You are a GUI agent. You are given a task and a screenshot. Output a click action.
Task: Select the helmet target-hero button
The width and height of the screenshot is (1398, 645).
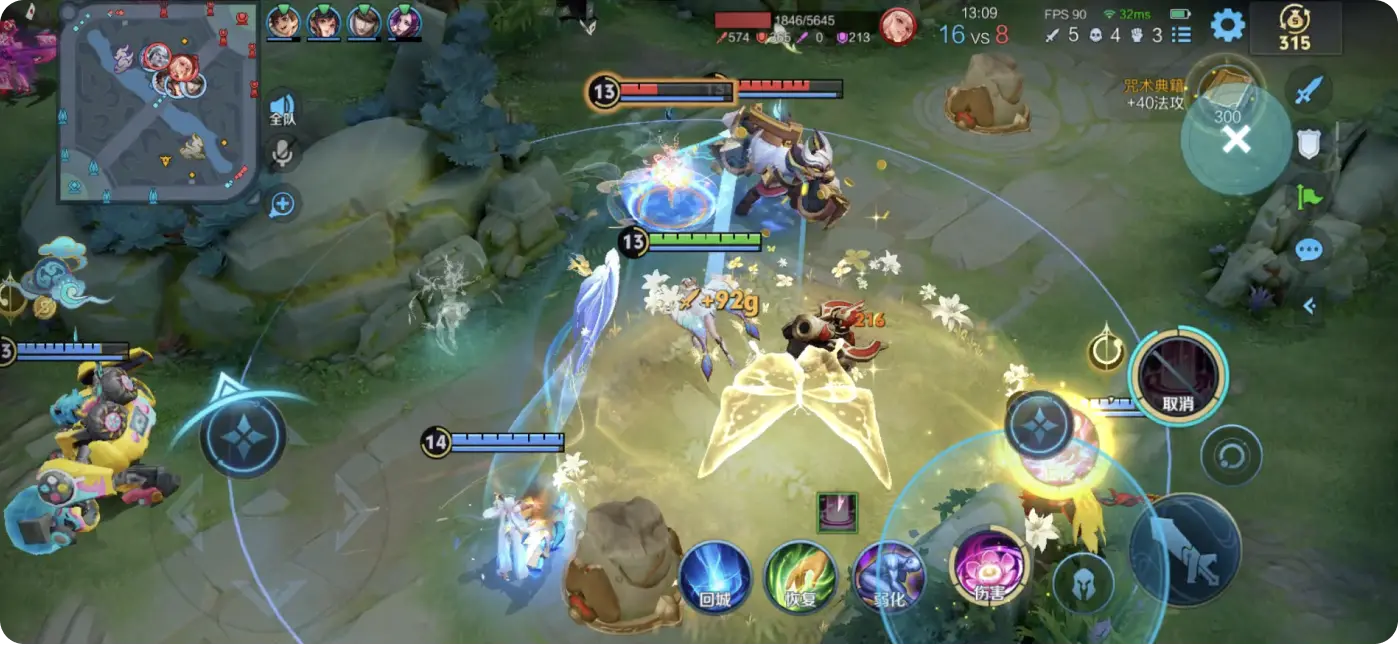(1084, 583)
